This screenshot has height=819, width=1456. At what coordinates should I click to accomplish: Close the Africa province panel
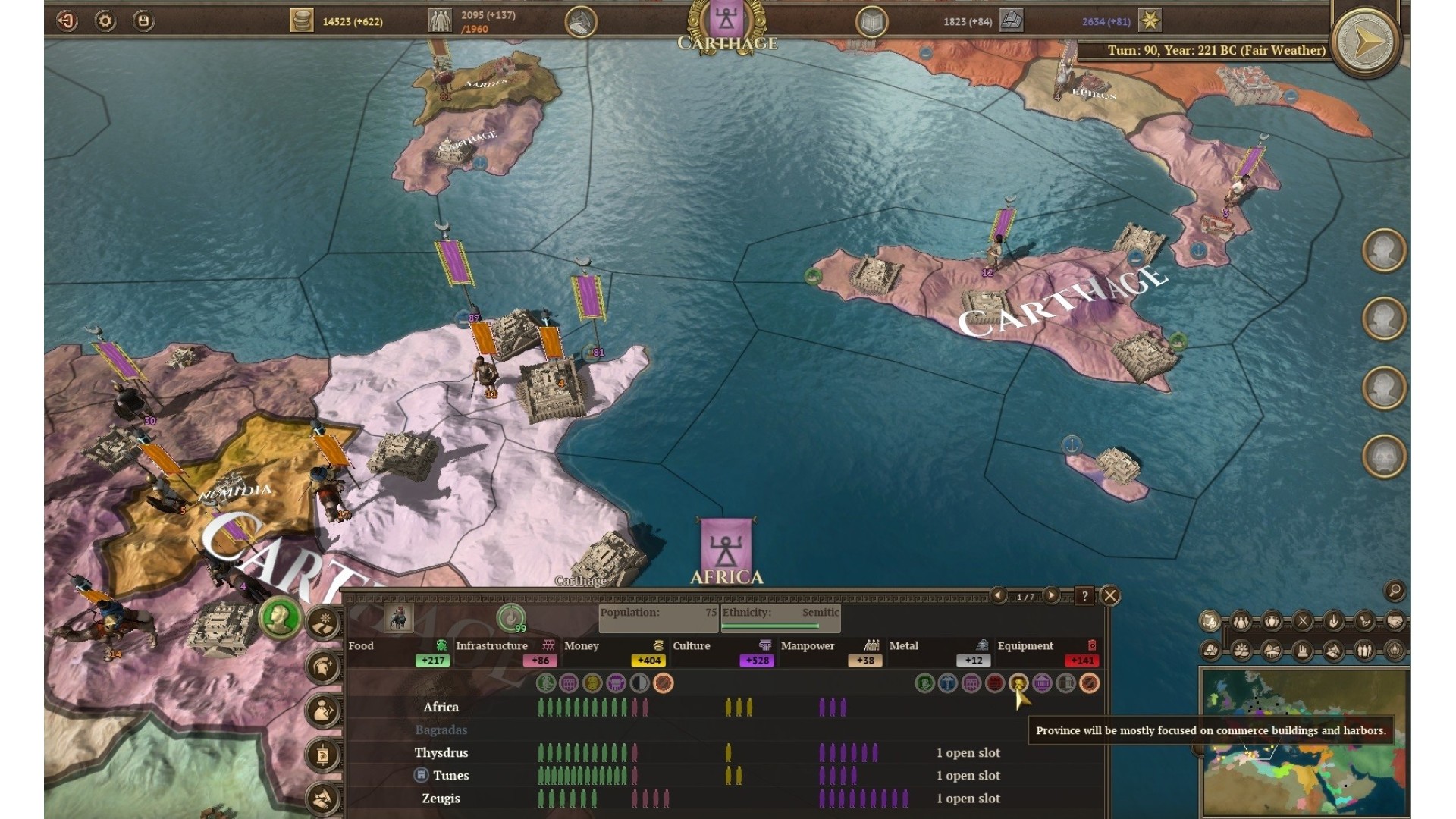[1109, 596]
